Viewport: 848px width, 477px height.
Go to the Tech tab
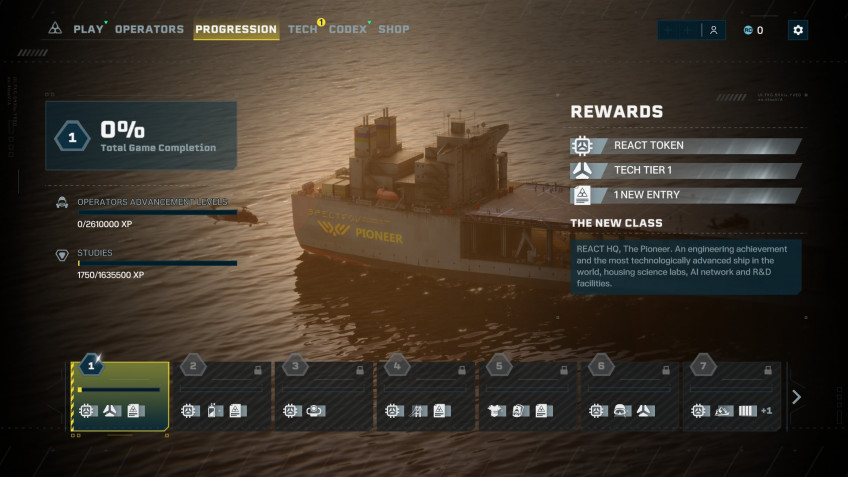tap(302, 29)
